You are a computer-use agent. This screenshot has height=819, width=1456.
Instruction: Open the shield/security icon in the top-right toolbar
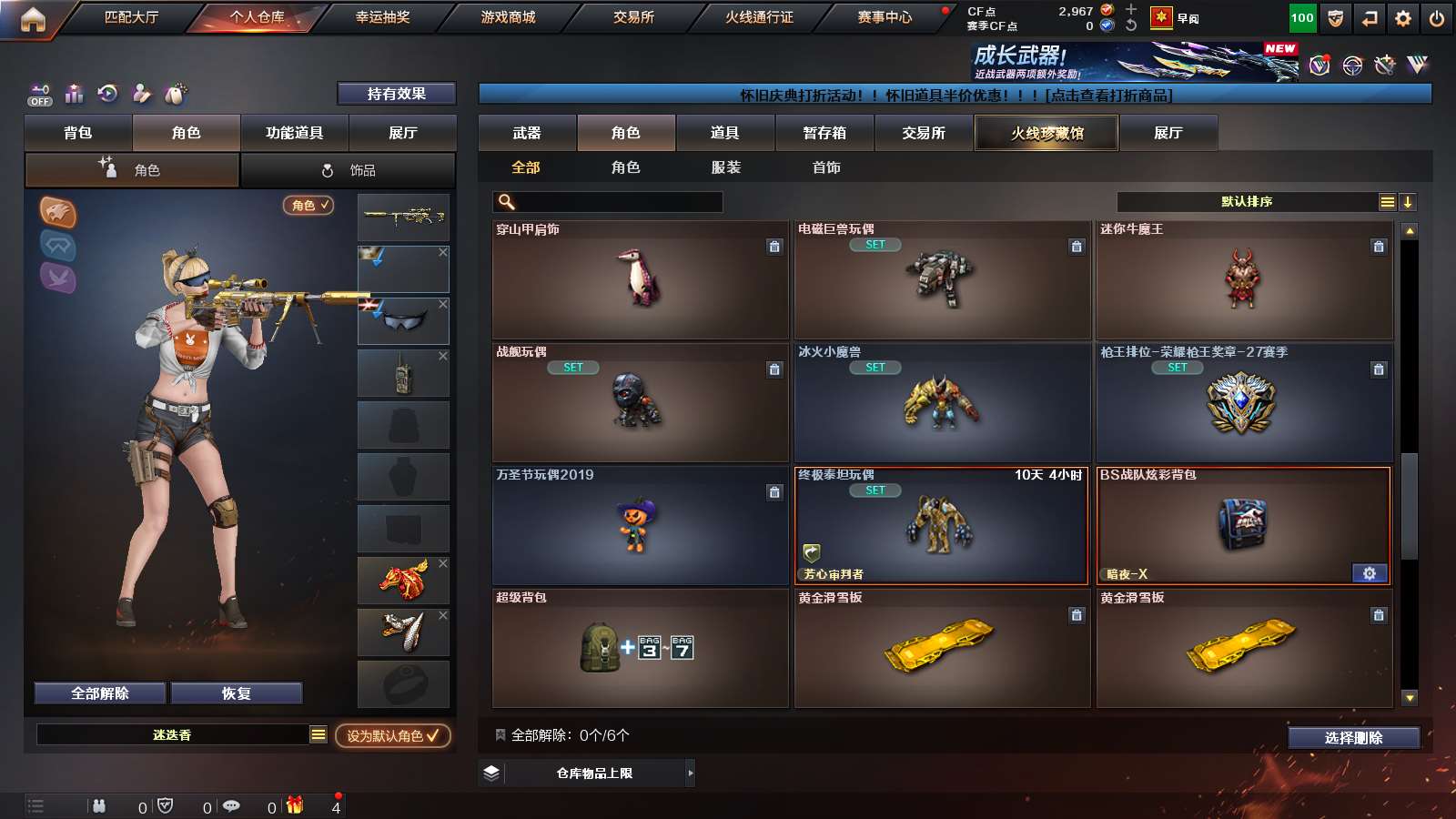[x=1334, y=17]
